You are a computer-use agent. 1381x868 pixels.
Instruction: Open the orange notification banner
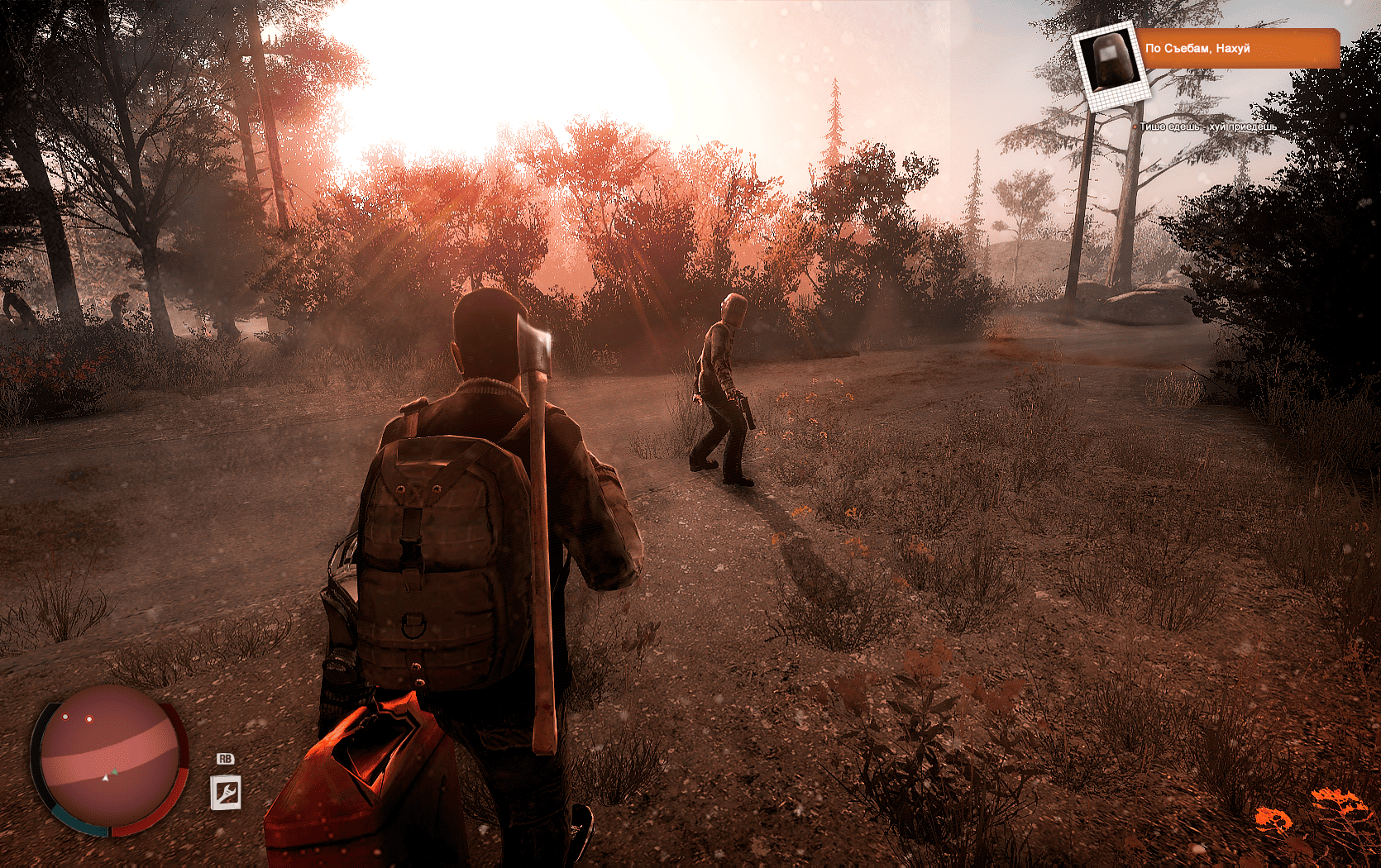1238,49
